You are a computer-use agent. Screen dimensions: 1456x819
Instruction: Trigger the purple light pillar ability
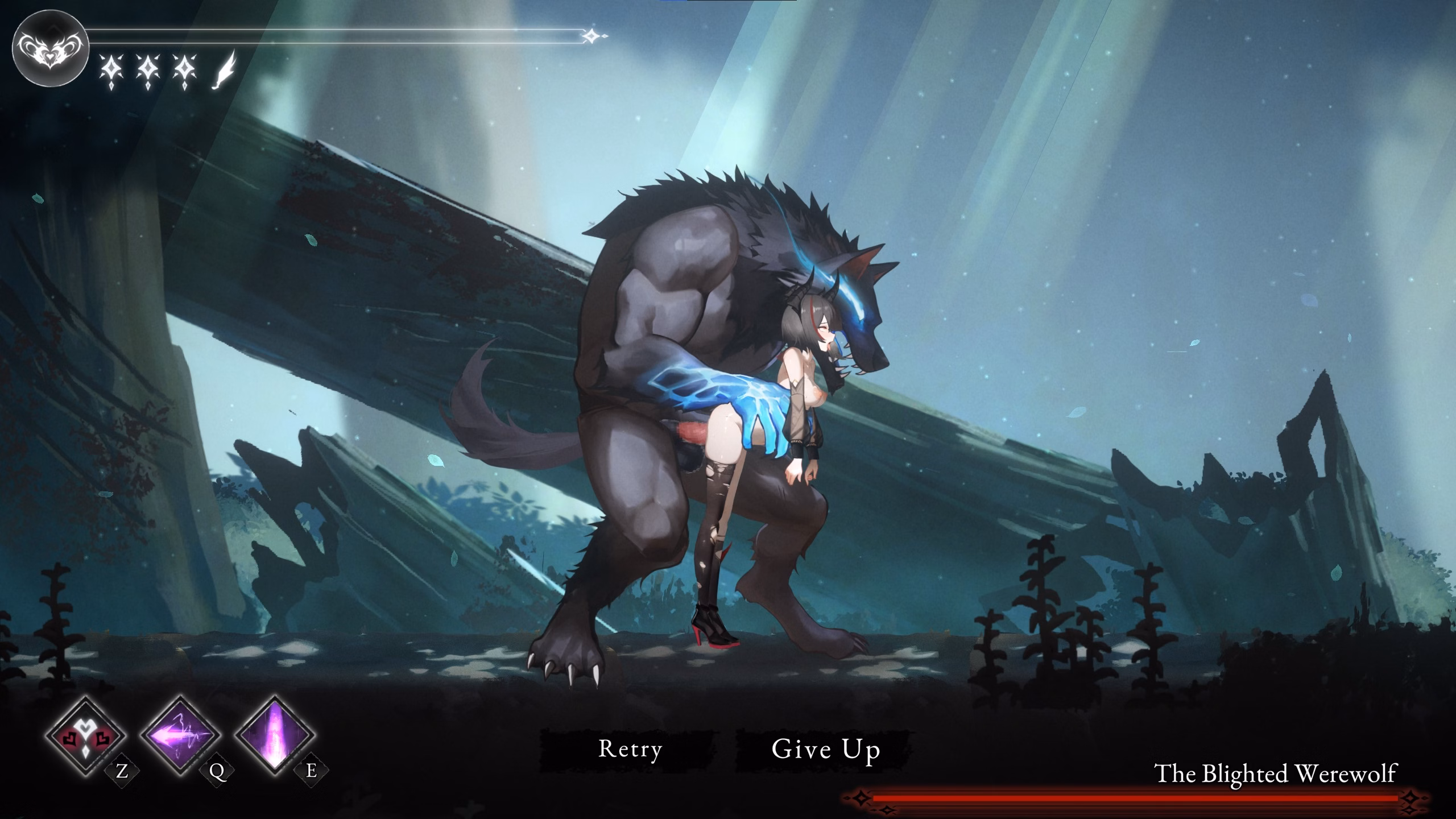(x=276, y=737)
